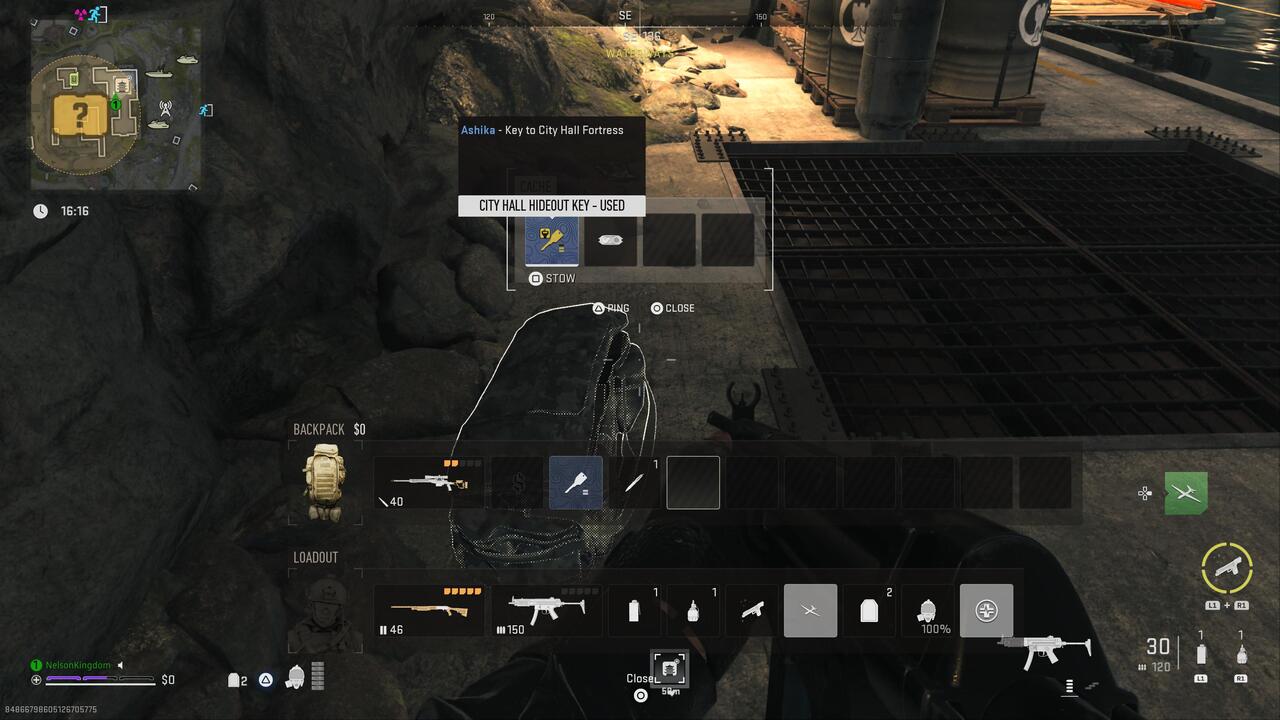Select the MP5 with 150 ammo in loadout
1280x720 pixels.
545,610
